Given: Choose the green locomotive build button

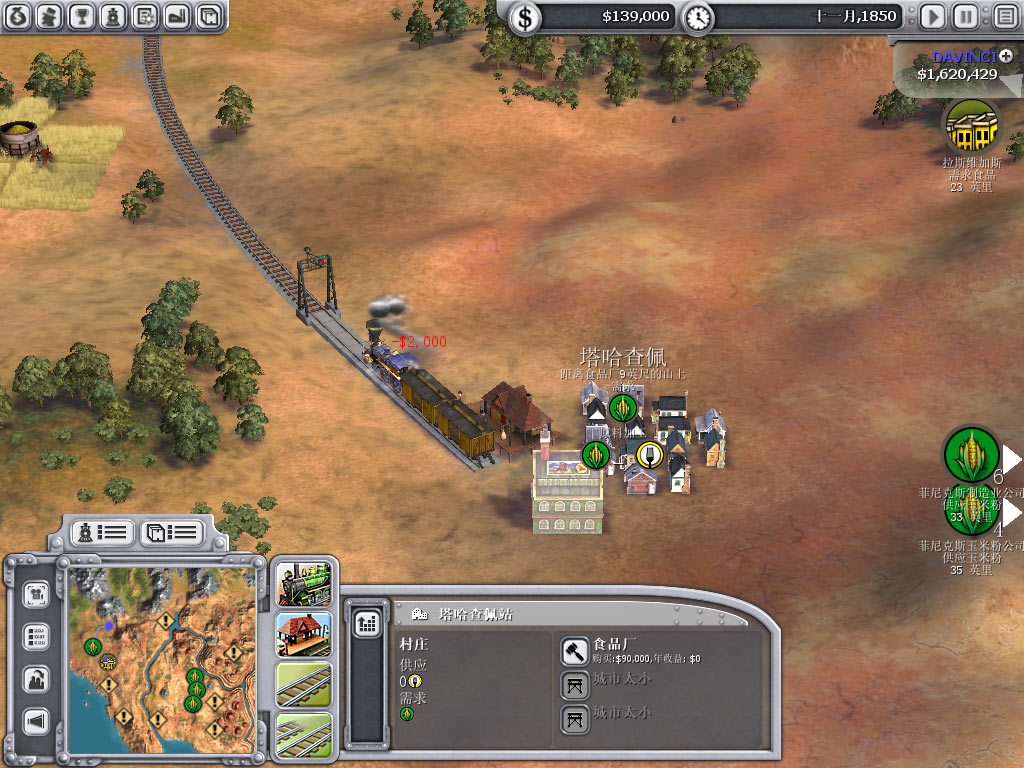Looking at the screenshot, I should (304, 584).
